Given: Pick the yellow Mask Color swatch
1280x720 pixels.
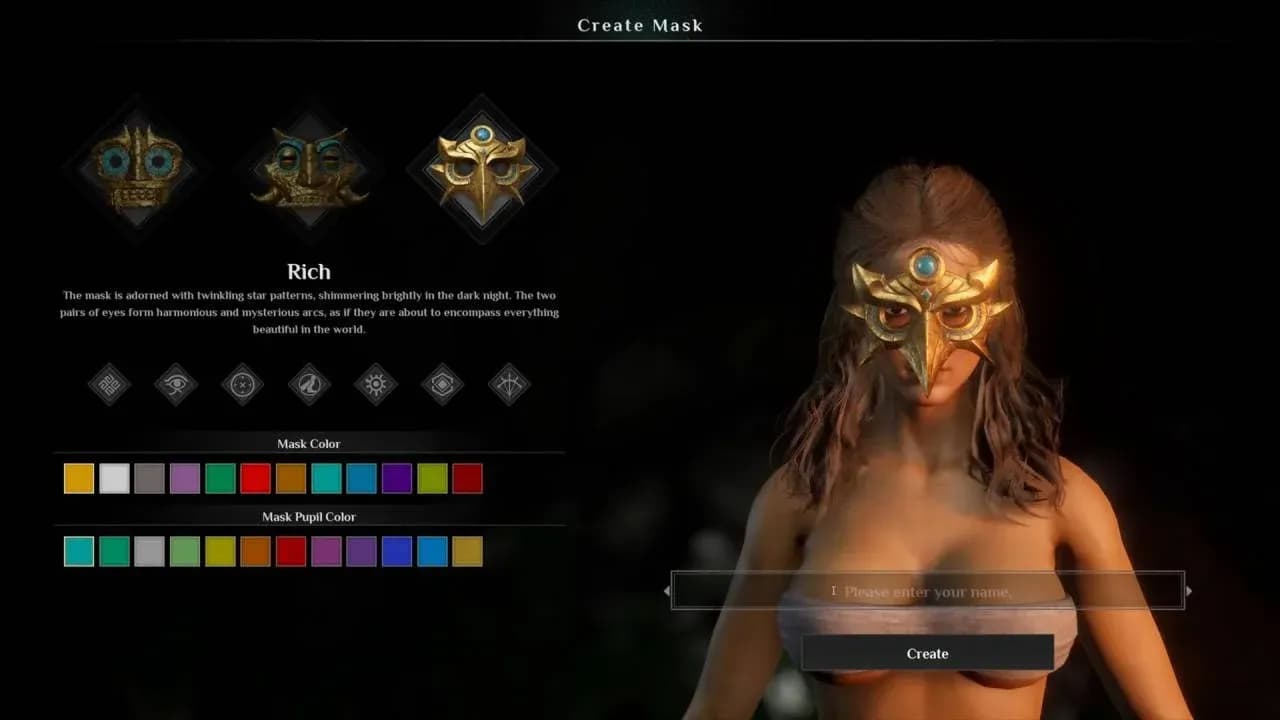Looking at the screenshot, I should click(x=78, y=478).
